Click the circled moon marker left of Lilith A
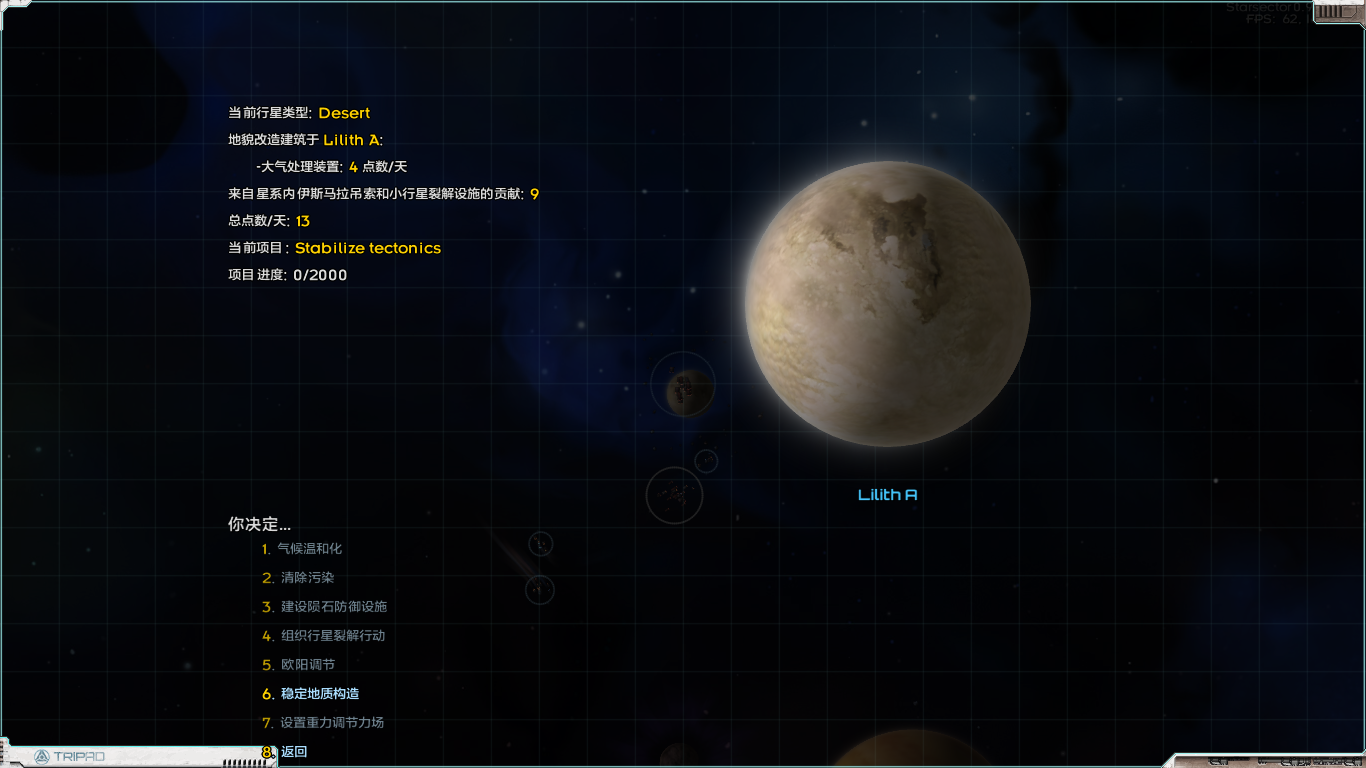The height and width of the screenshot is (768, 1366). pyautogui.click(x=682, y=386)
